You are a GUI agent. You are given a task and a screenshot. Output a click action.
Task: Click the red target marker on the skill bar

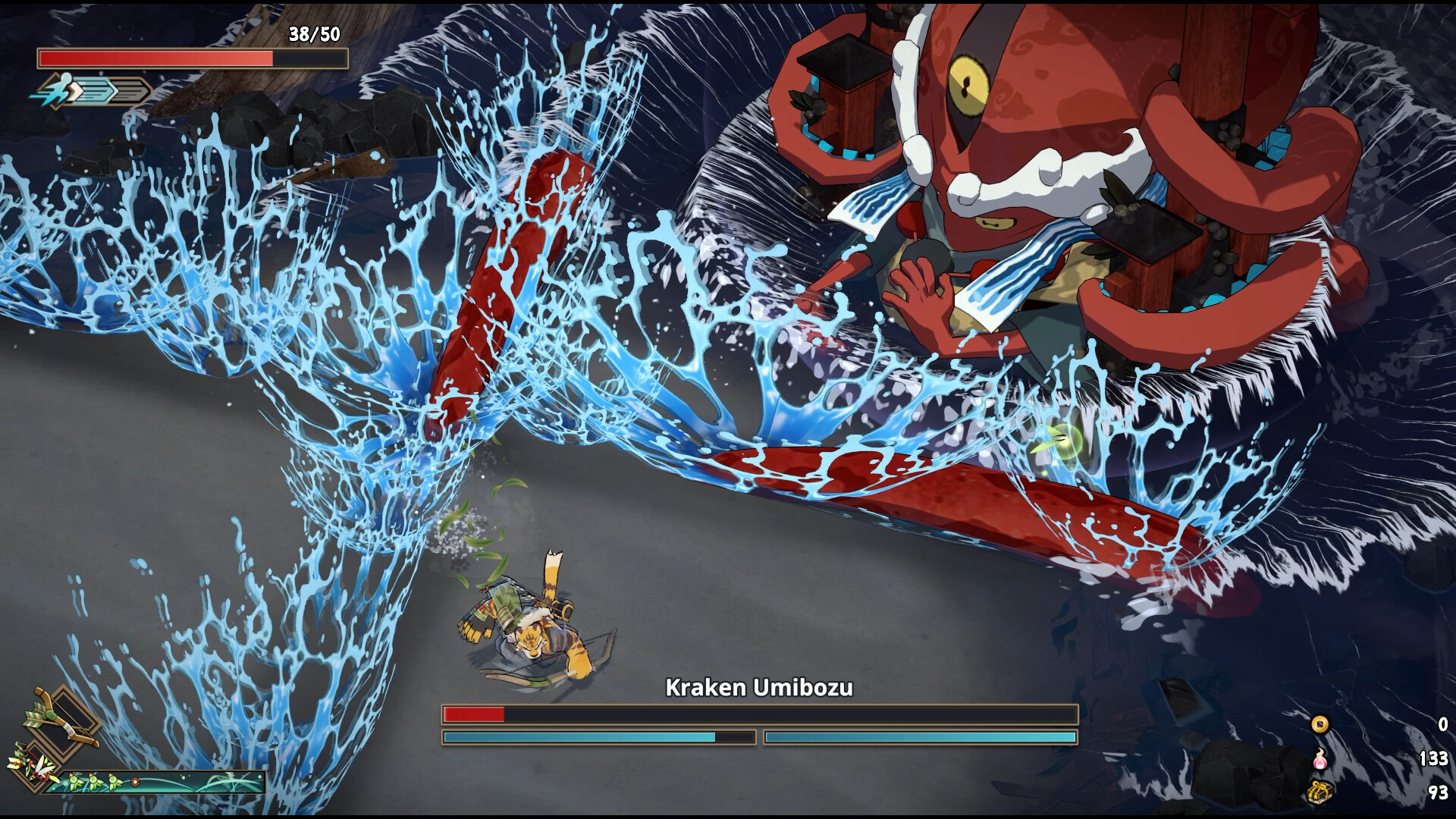pyautogui.click(x=135, y=783)
